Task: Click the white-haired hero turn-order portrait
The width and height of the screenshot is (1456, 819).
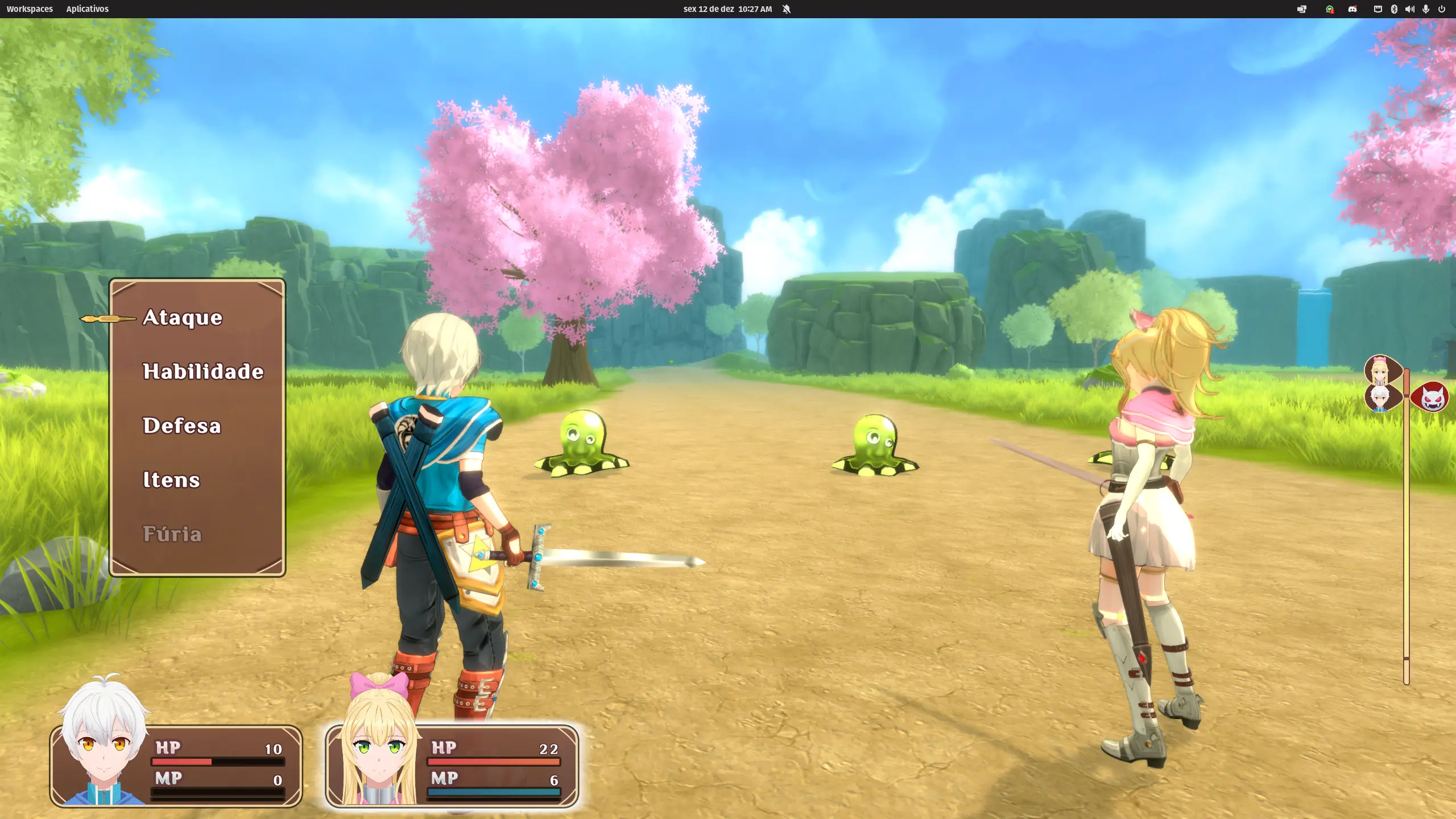Action: pos(1380,398)
